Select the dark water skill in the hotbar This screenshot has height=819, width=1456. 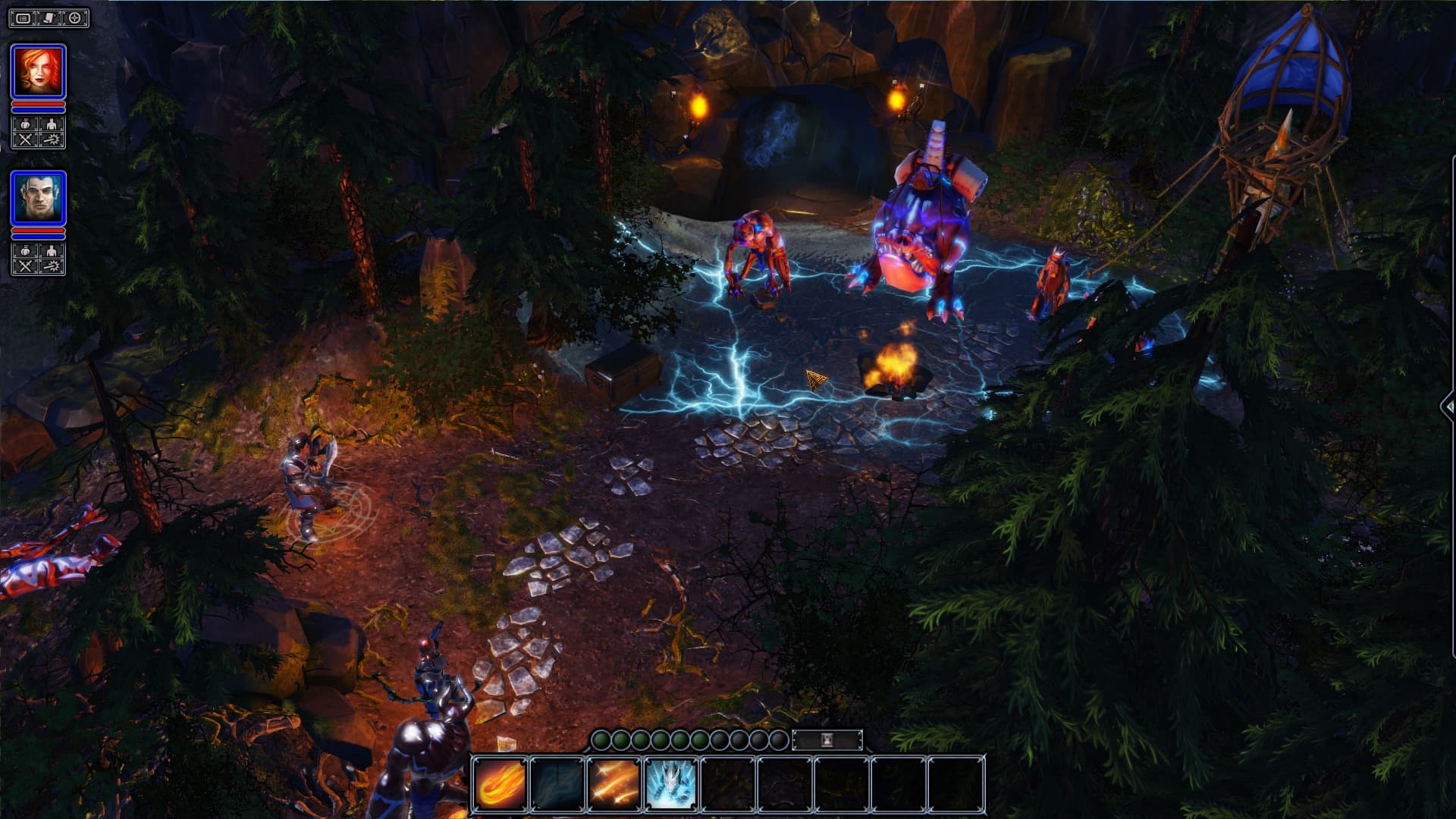[557, 783]
